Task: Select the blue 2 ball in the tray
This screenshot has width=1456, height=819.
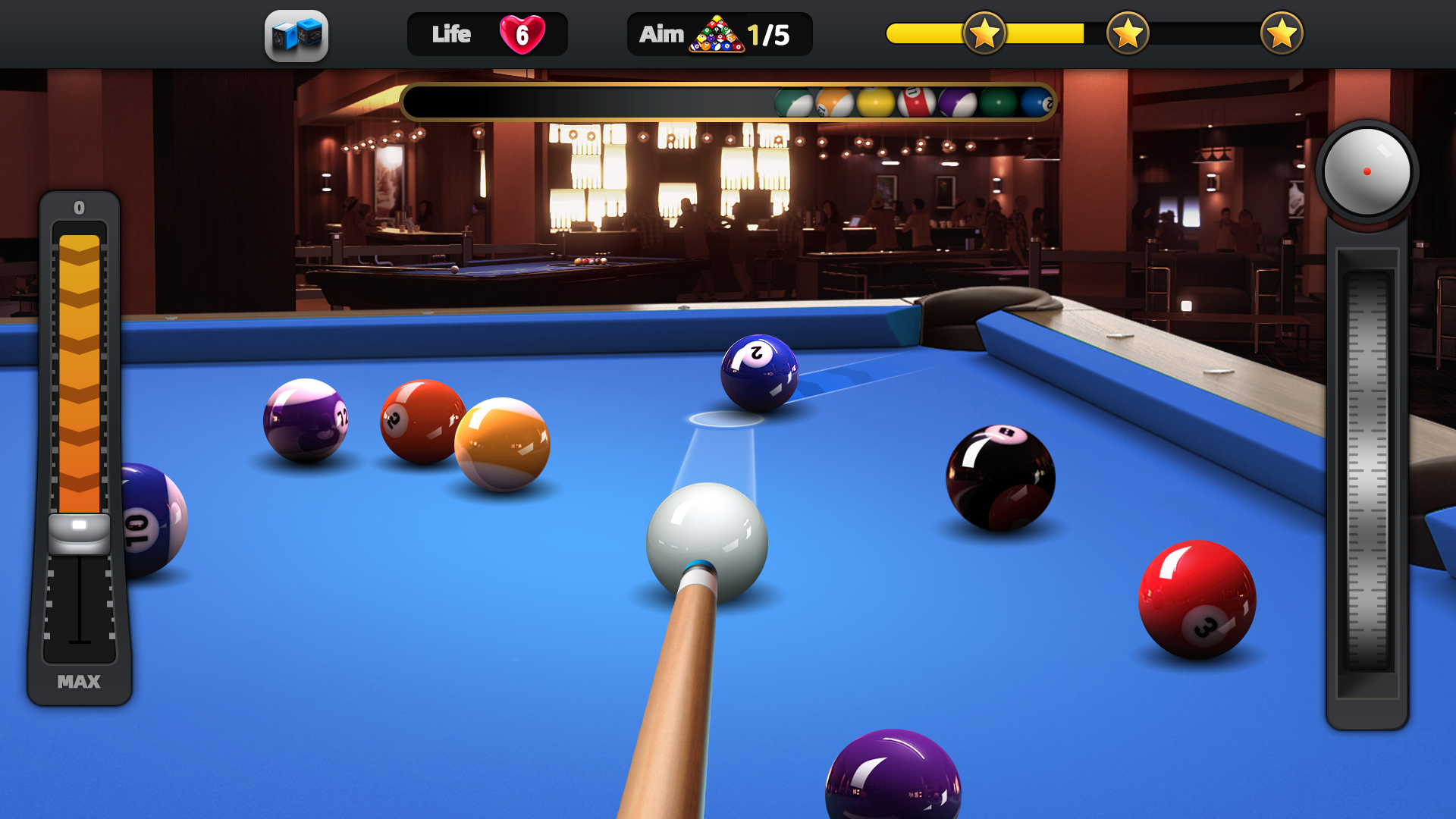Action: tap(1039, 102)
